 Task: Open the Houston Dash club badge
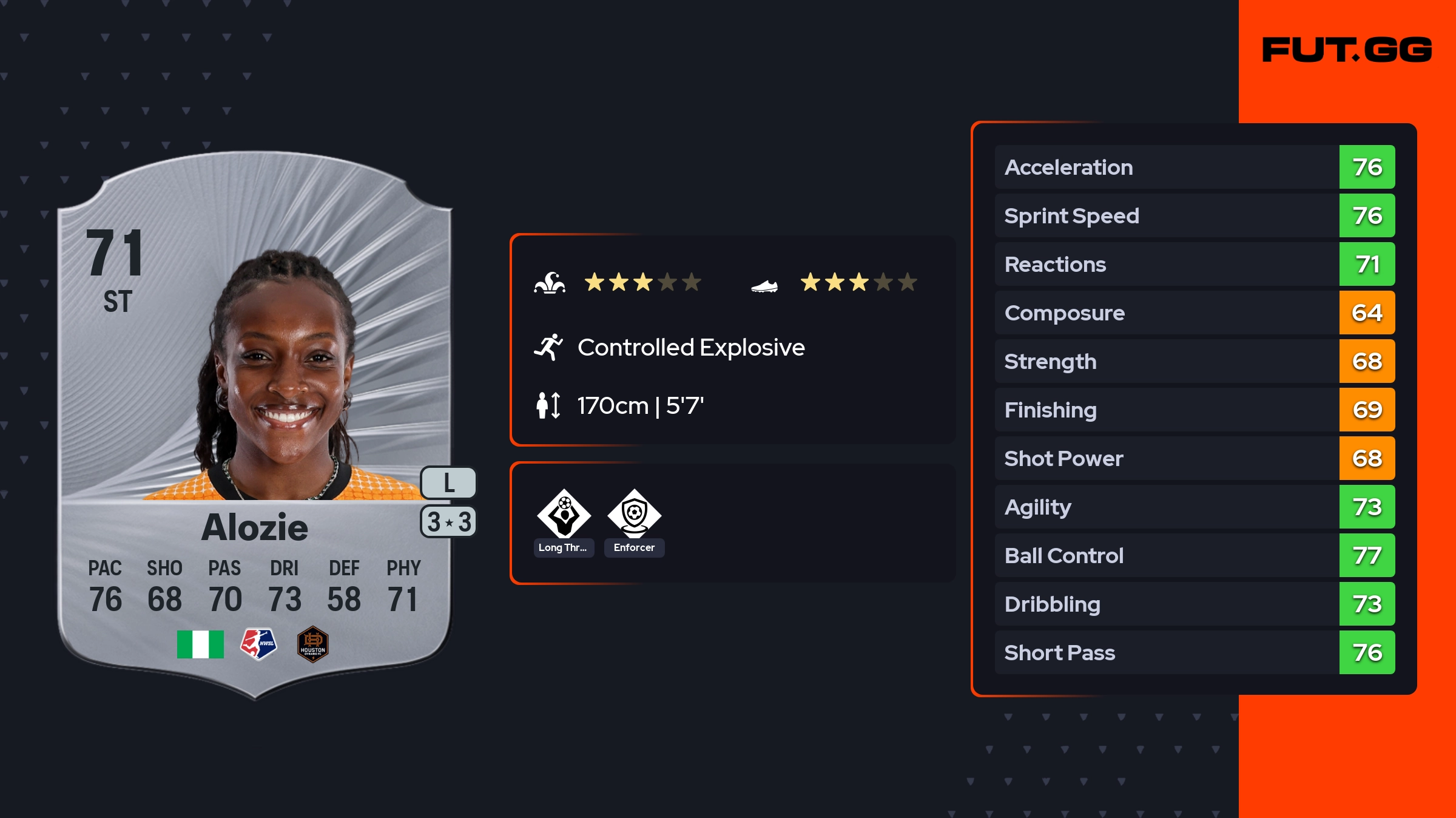(312, 644)
